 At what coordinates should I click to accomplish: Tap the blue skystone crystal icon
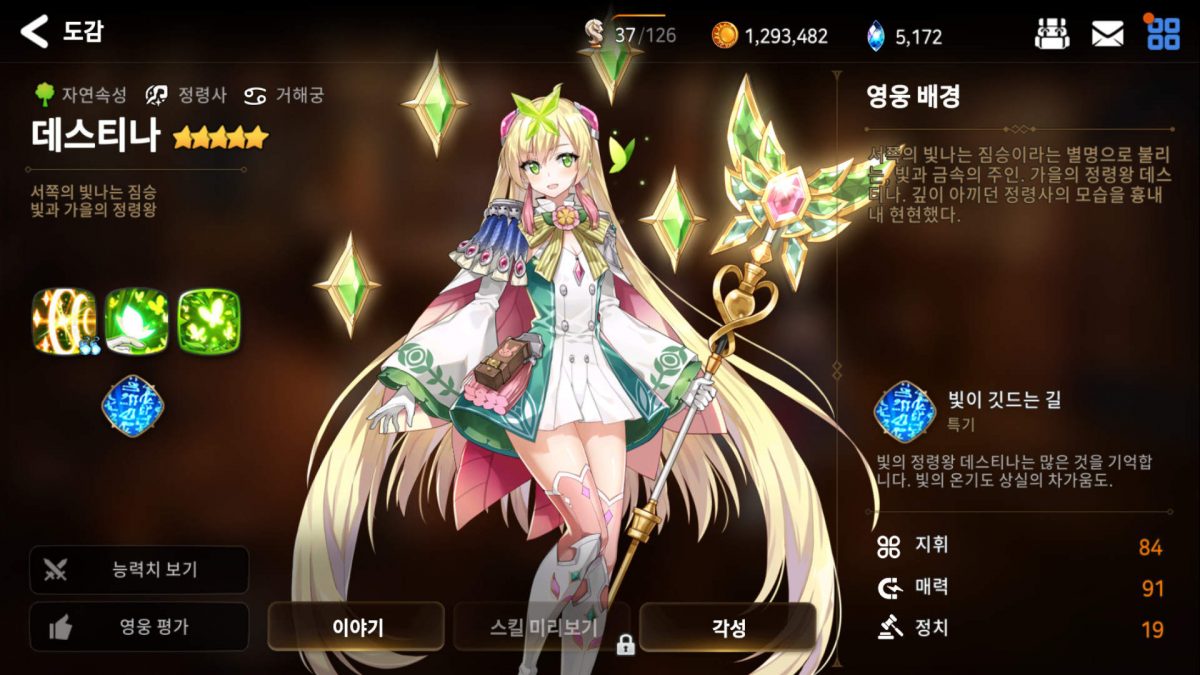coord(875,36)
